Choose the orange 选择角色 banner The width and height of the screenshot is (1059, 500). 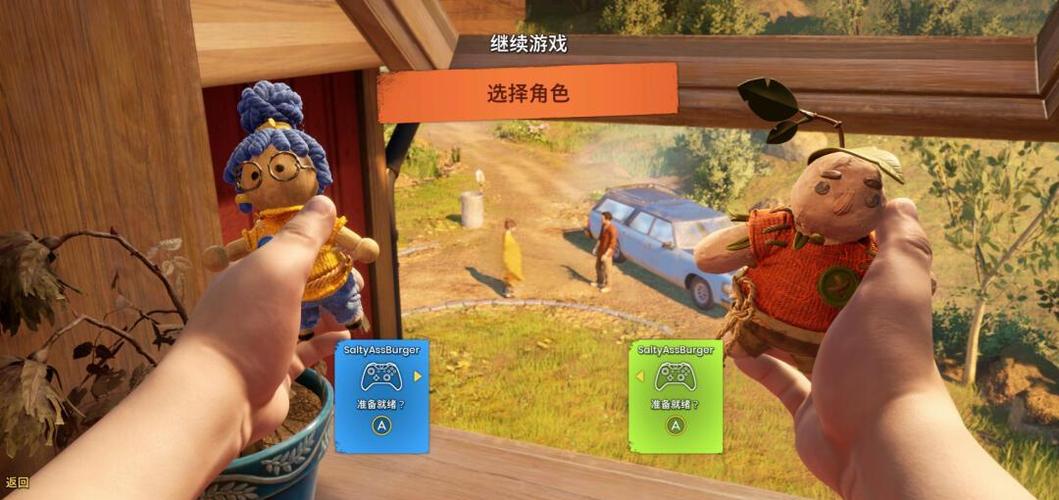point(527,94)
